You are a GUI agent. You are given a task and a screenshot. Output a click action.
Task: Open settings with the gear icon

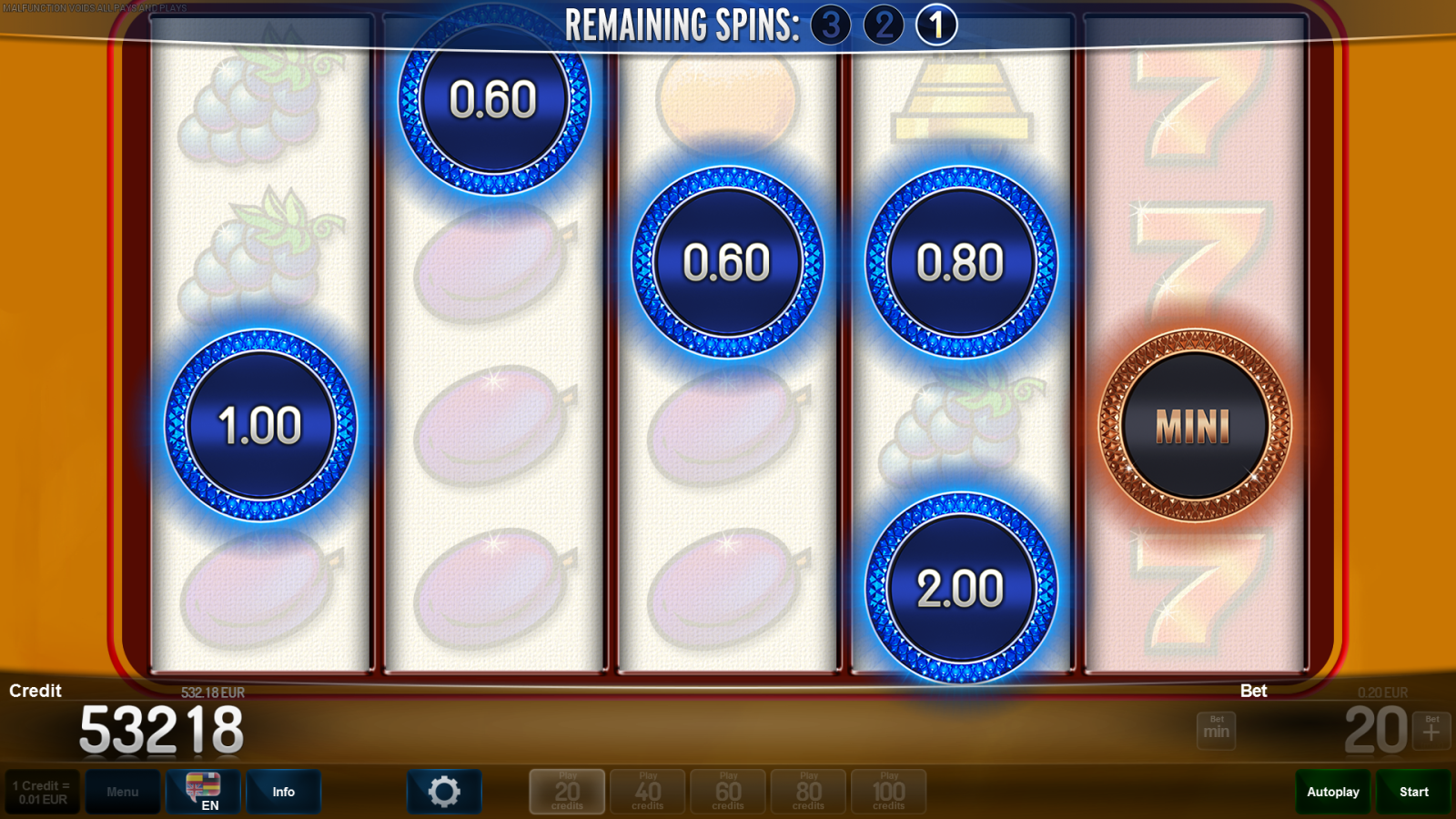pos(444,792)
